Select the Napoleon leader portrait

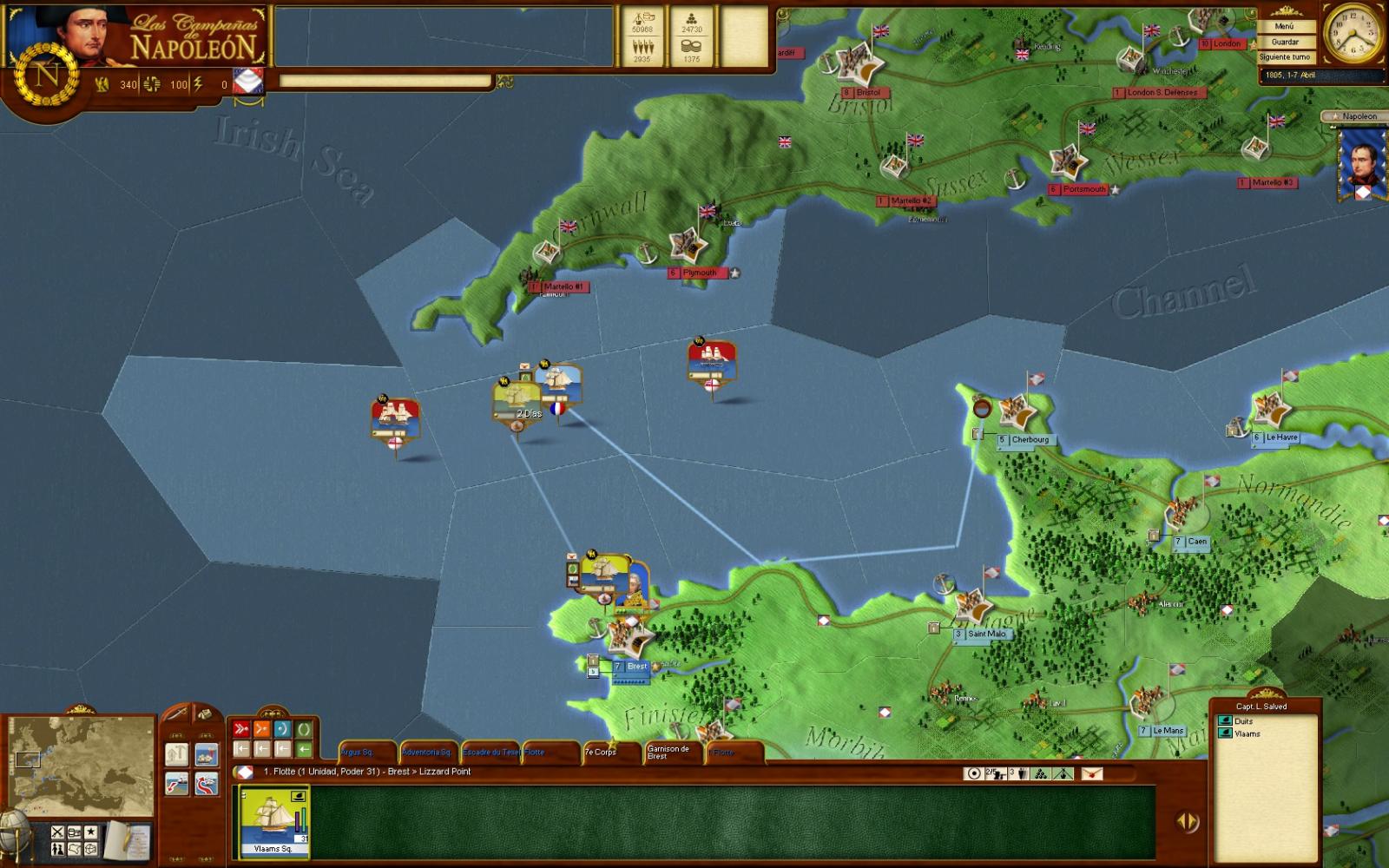(1359, 167)
